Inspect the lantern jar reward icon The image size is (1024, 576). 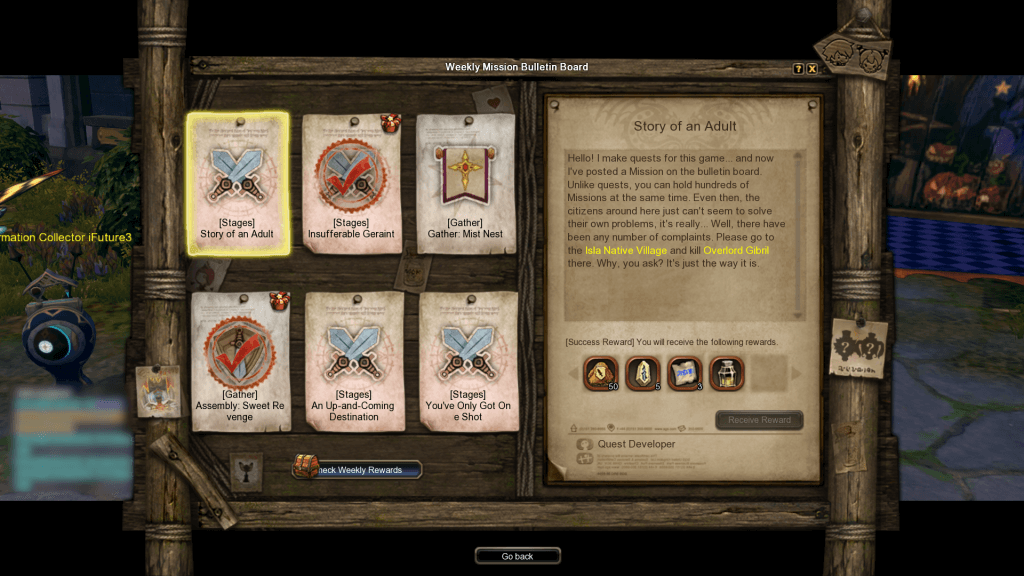click(x=726, y=373)
